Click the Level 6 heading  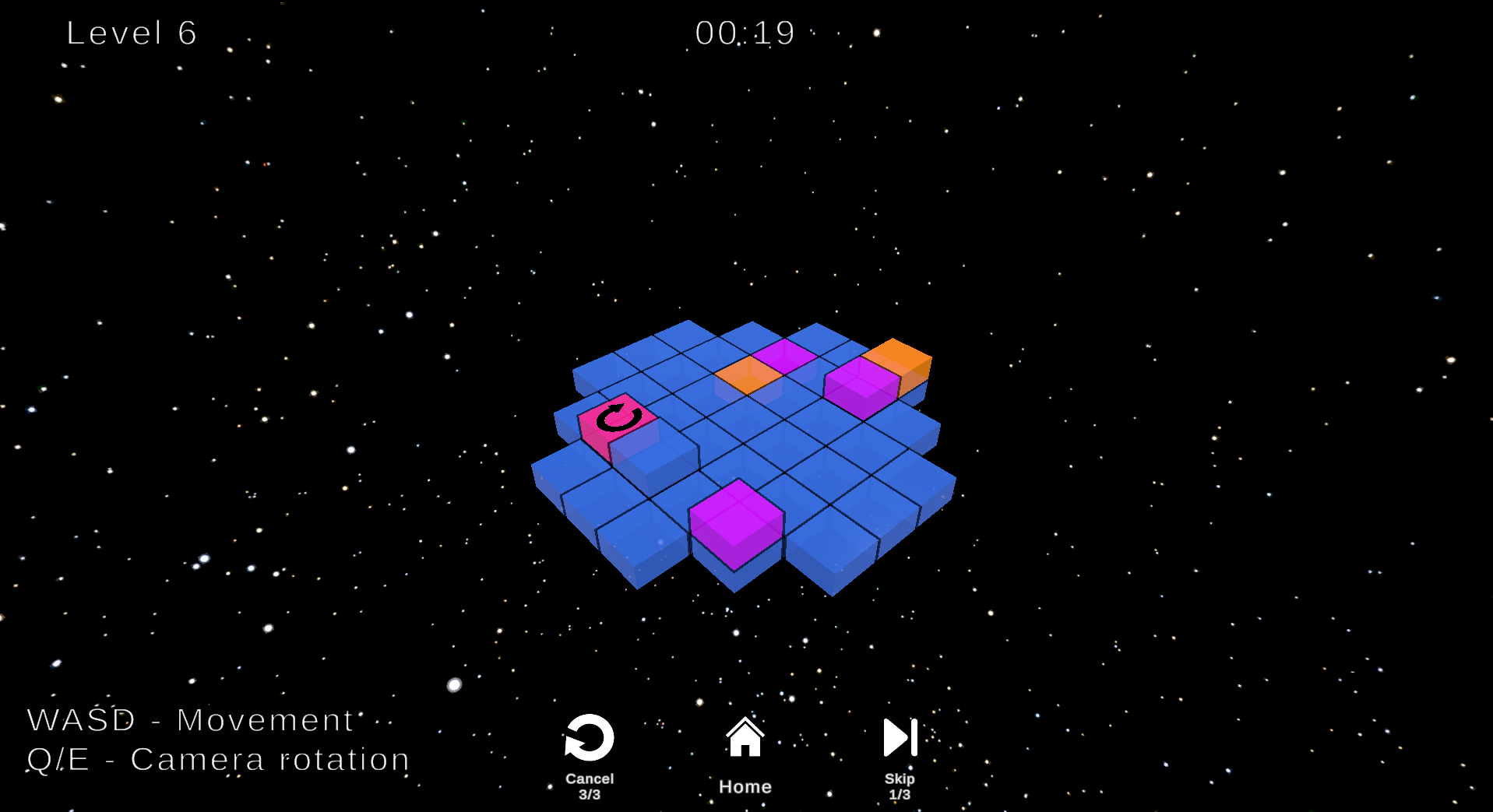click(130, 32)
